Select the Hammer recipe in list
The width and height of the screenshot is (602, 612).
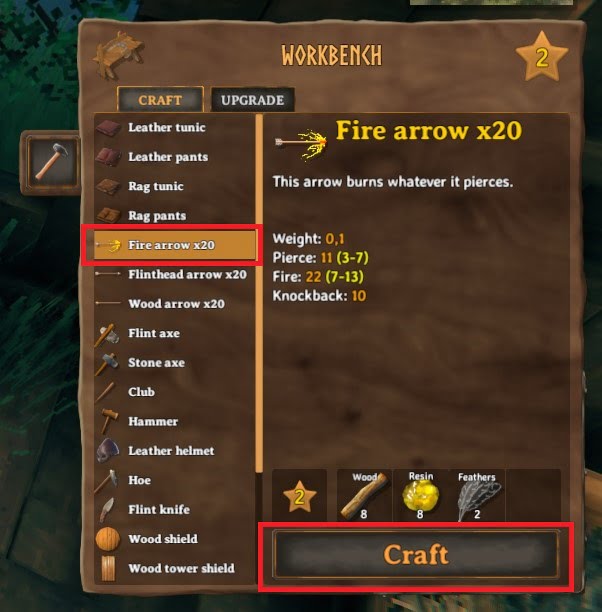point(153,421)
